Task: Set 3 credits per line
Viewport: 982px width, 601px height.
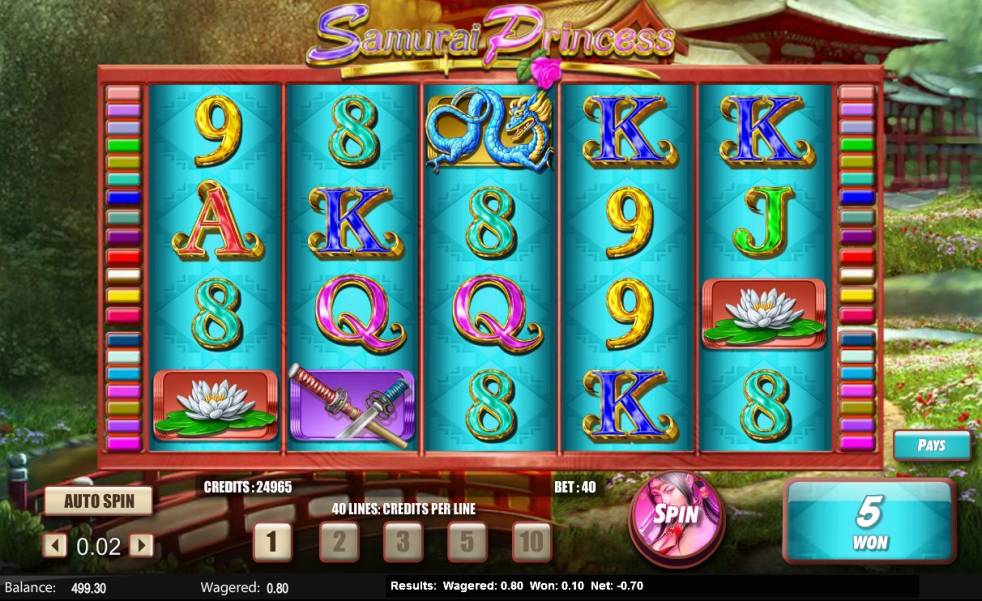Action: tap(403, 542)
